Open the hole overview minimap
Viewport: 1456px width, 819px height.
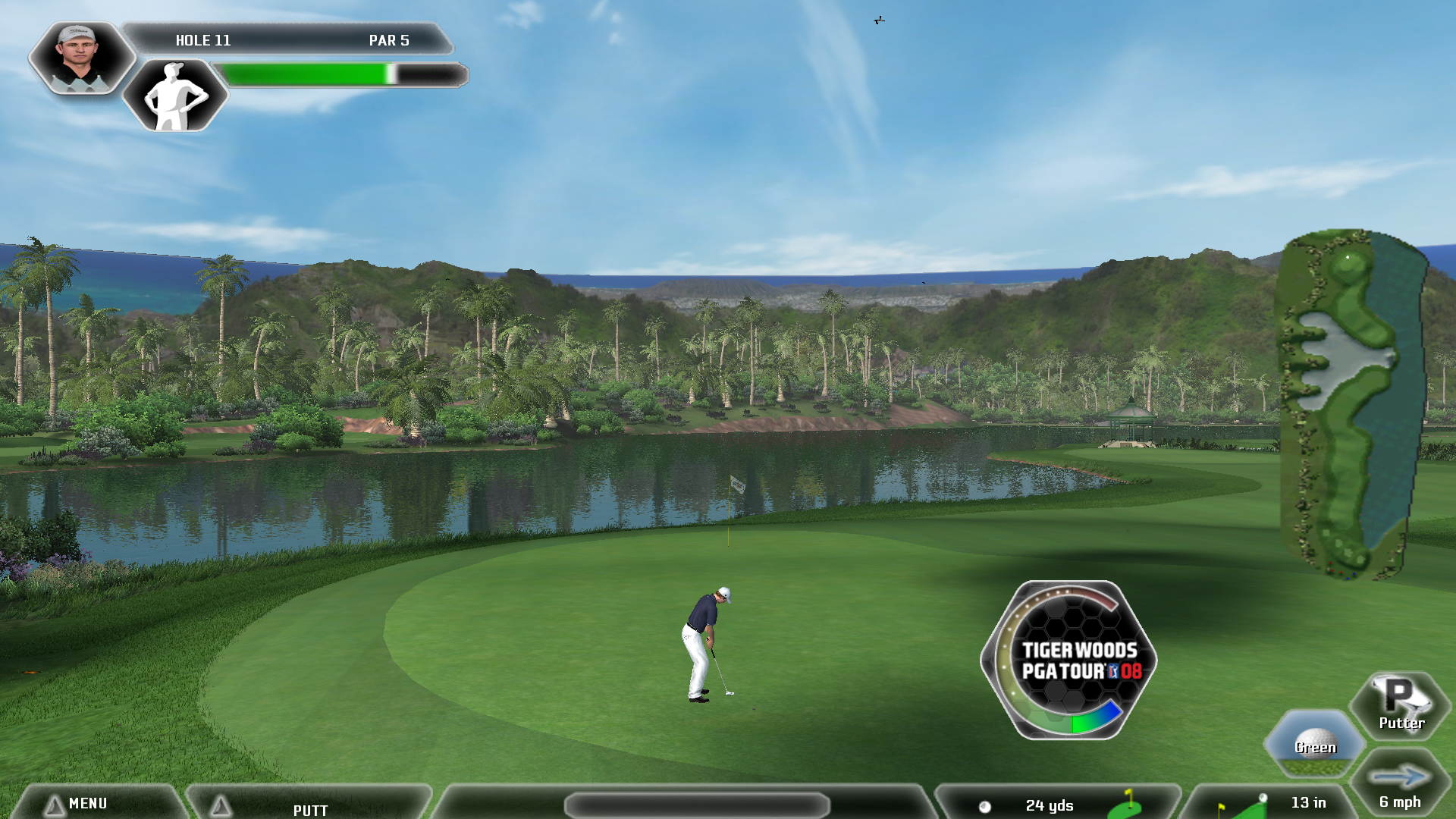pyautogui.click(x=1352, y=403)
